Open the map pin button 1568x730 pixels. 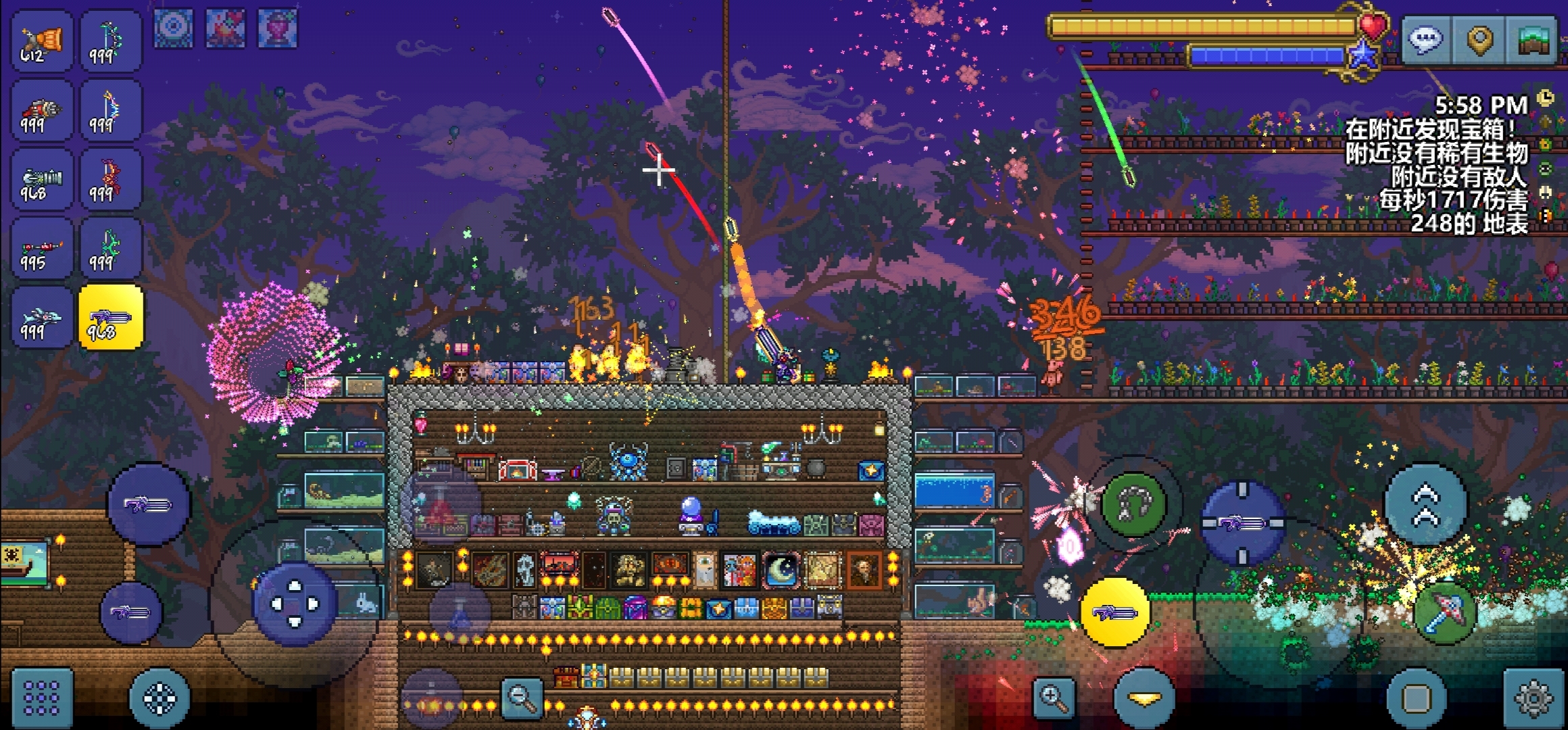[x=1479, y=39]
